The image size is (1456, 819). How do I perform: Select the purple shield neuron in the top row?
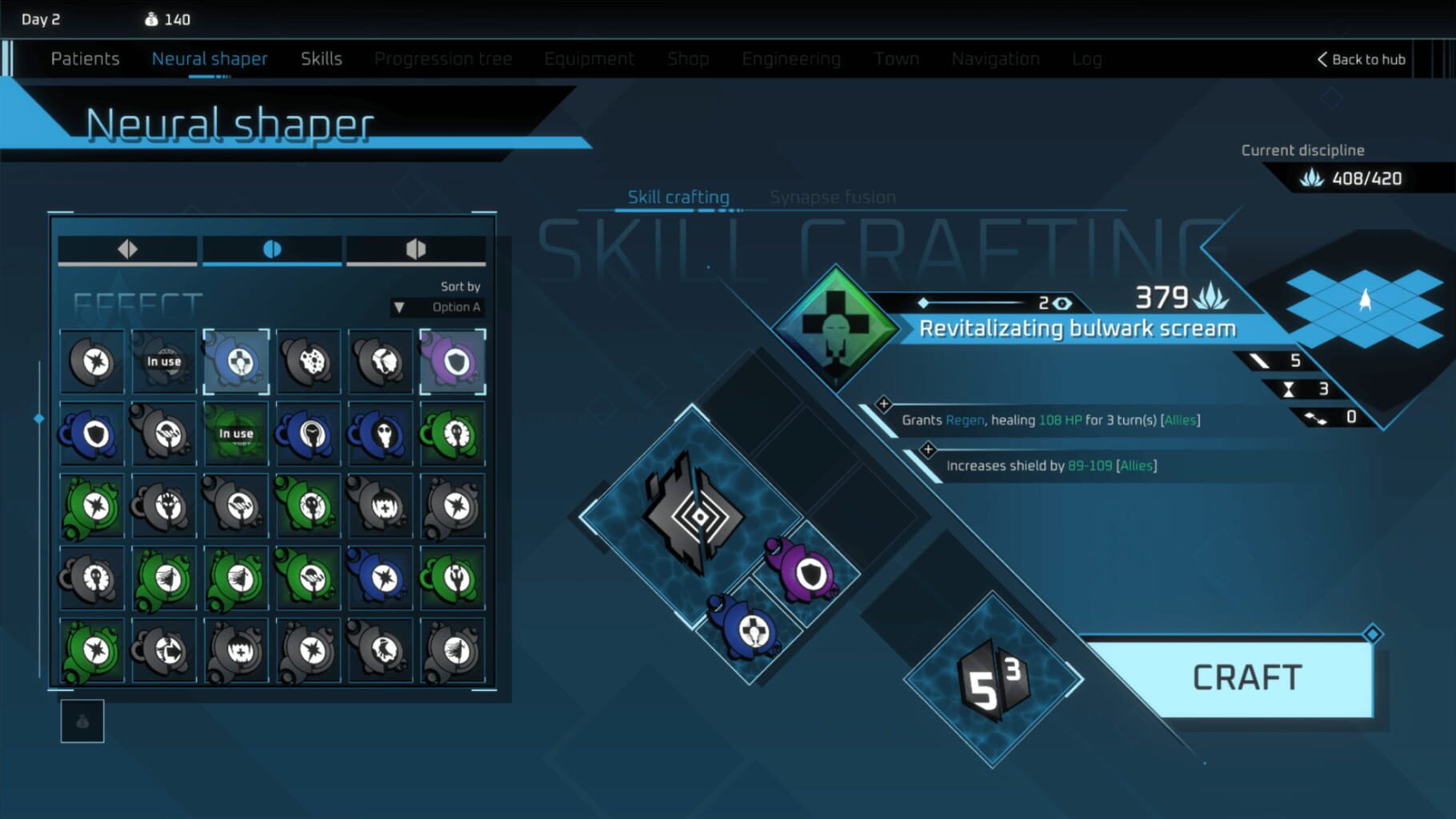click(453, 362)
